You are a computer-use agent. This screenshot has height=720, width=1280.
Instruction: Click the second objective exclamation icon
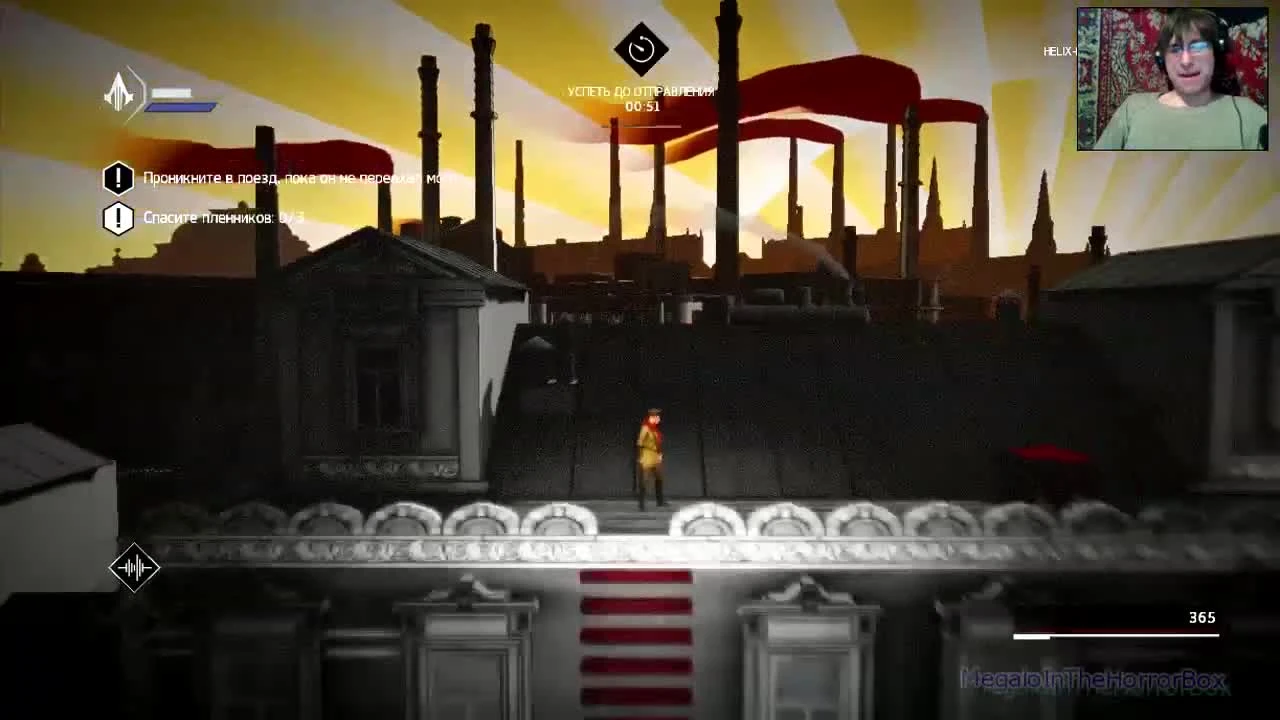(x=118, y=217)
